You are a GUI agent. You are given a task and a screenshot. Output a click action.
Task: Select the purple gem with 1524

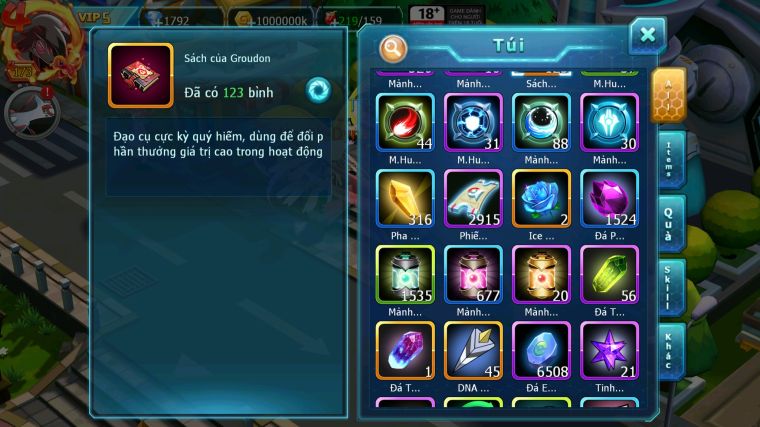[x=609, y=198]
